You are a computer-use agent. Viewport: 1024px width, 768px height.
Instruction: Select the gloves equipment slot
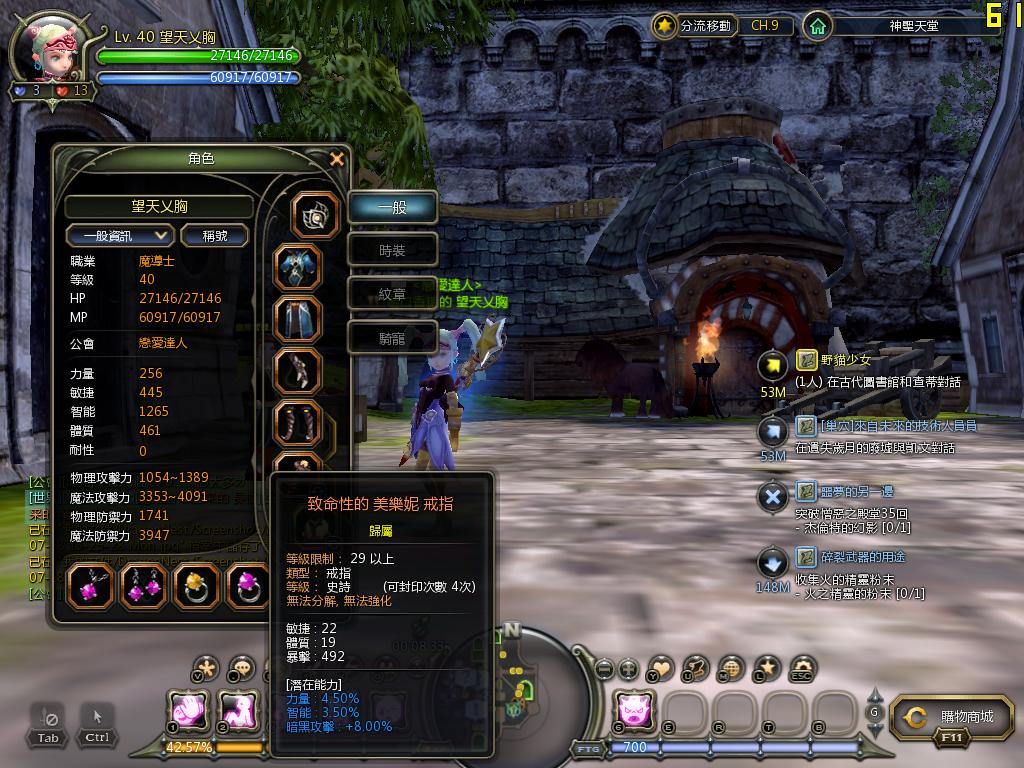coord(298,372)
